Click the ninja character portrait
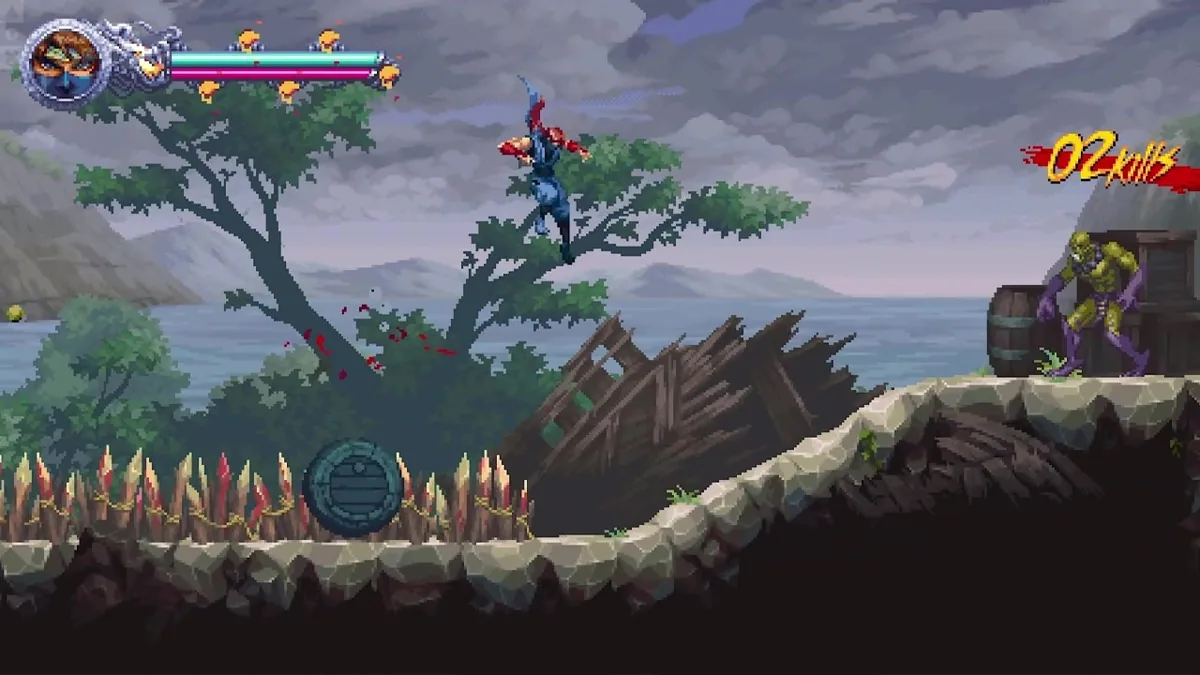The height and width of the screenshot is (675, 1200). (x=66, y=64)
